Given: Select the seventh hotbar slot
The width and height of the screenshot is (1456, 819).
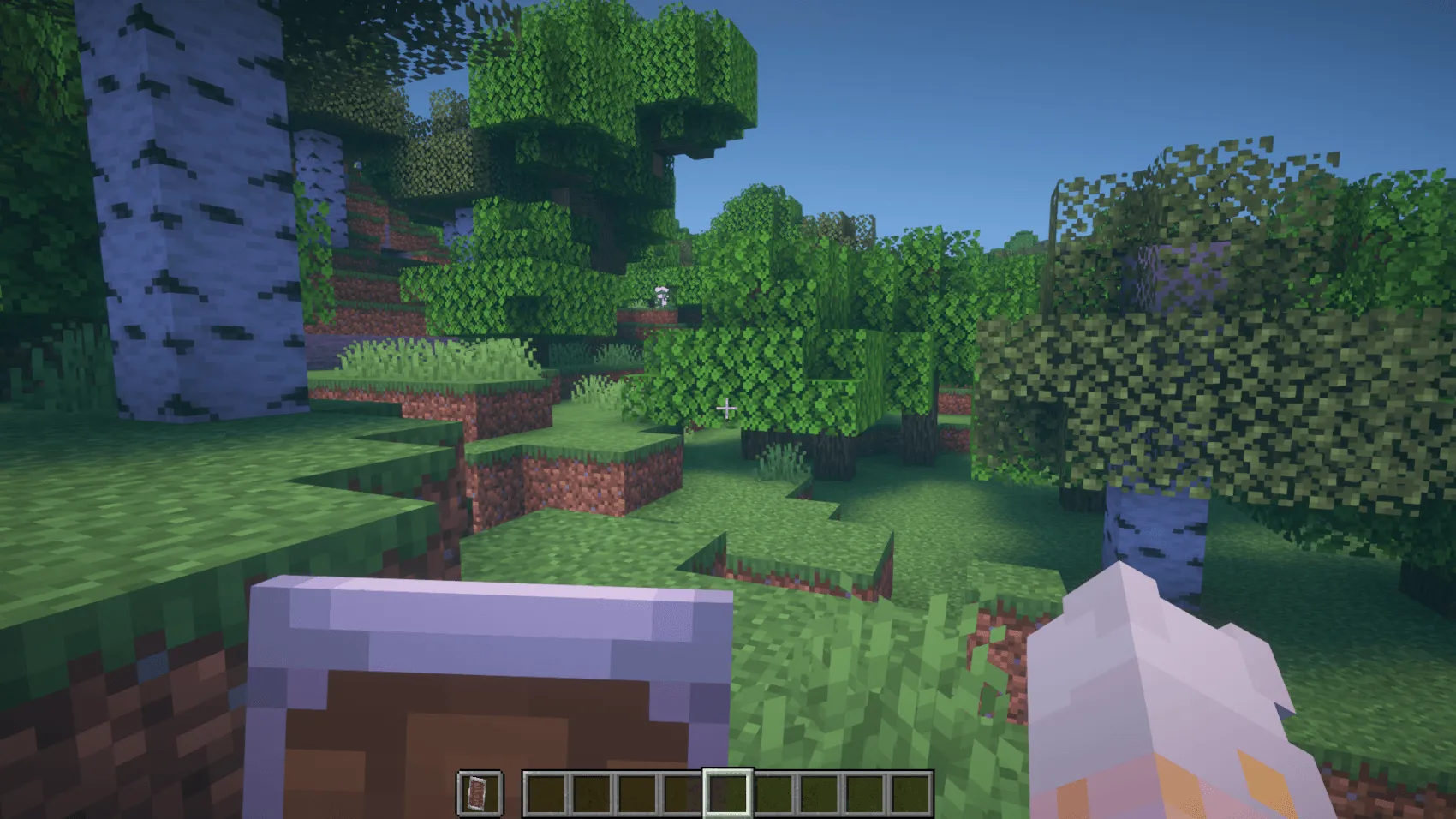Looking at the screenshot, I should point(819,795).
